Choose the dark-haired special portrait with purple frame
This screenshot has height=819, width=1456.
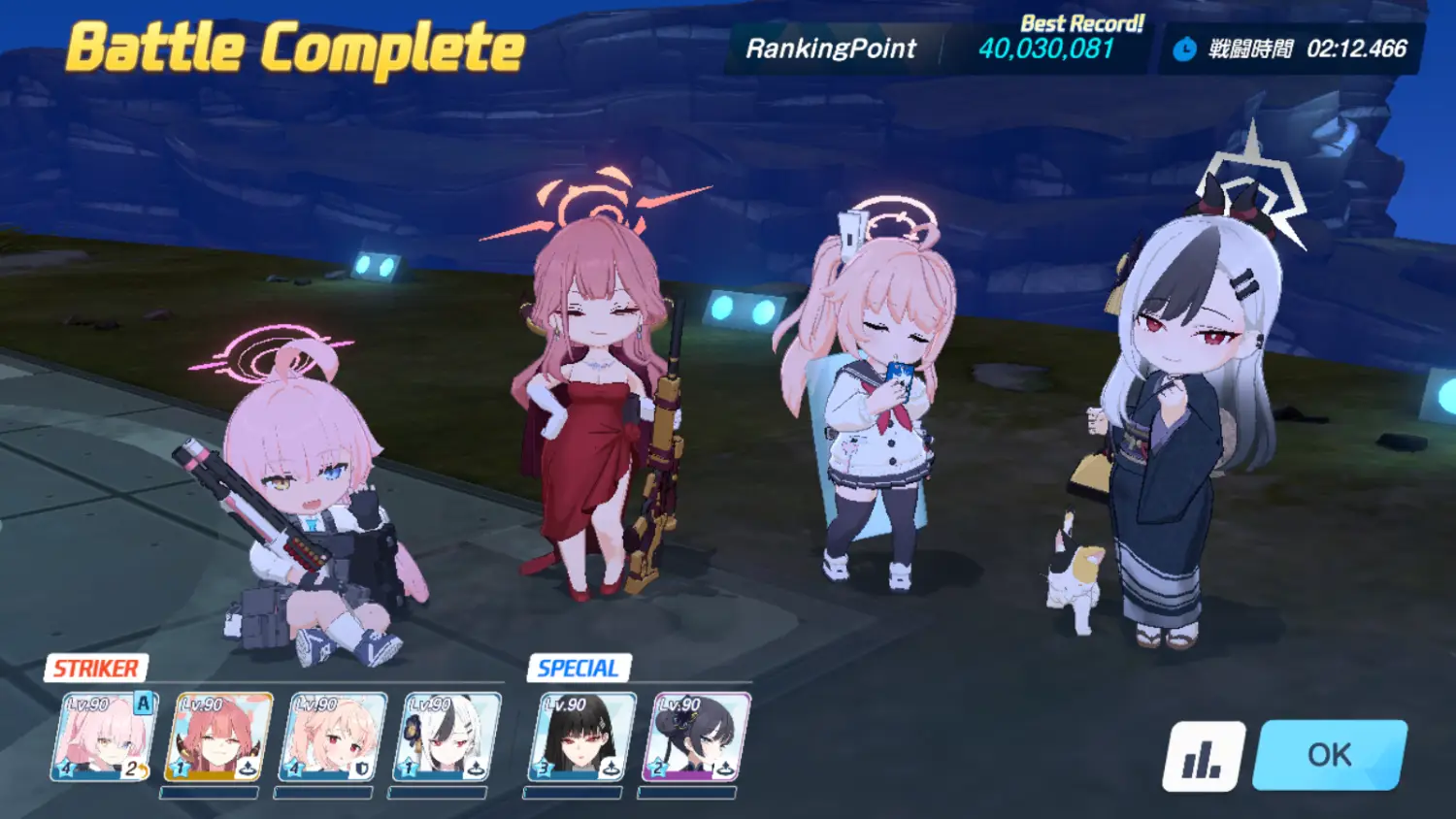(x=696, y=737)
